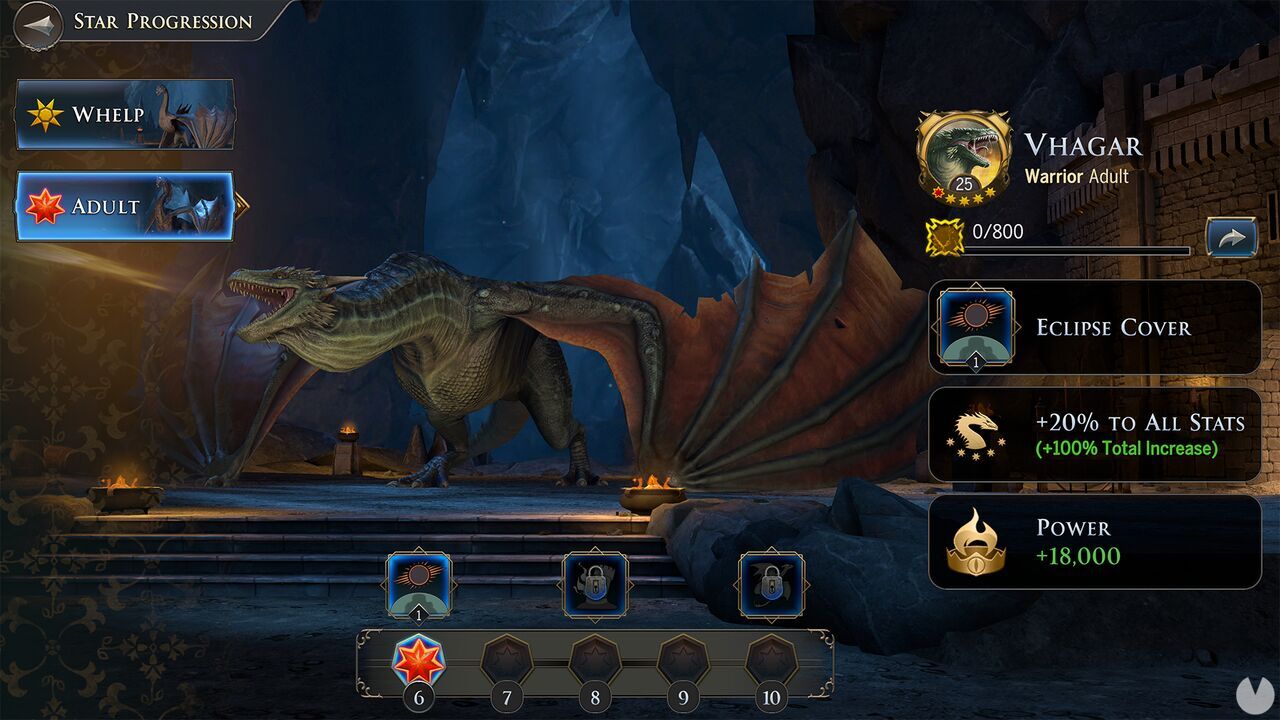Click the empty star slot numbered 7
The image size is (1280, 720).
coord(508,660)
